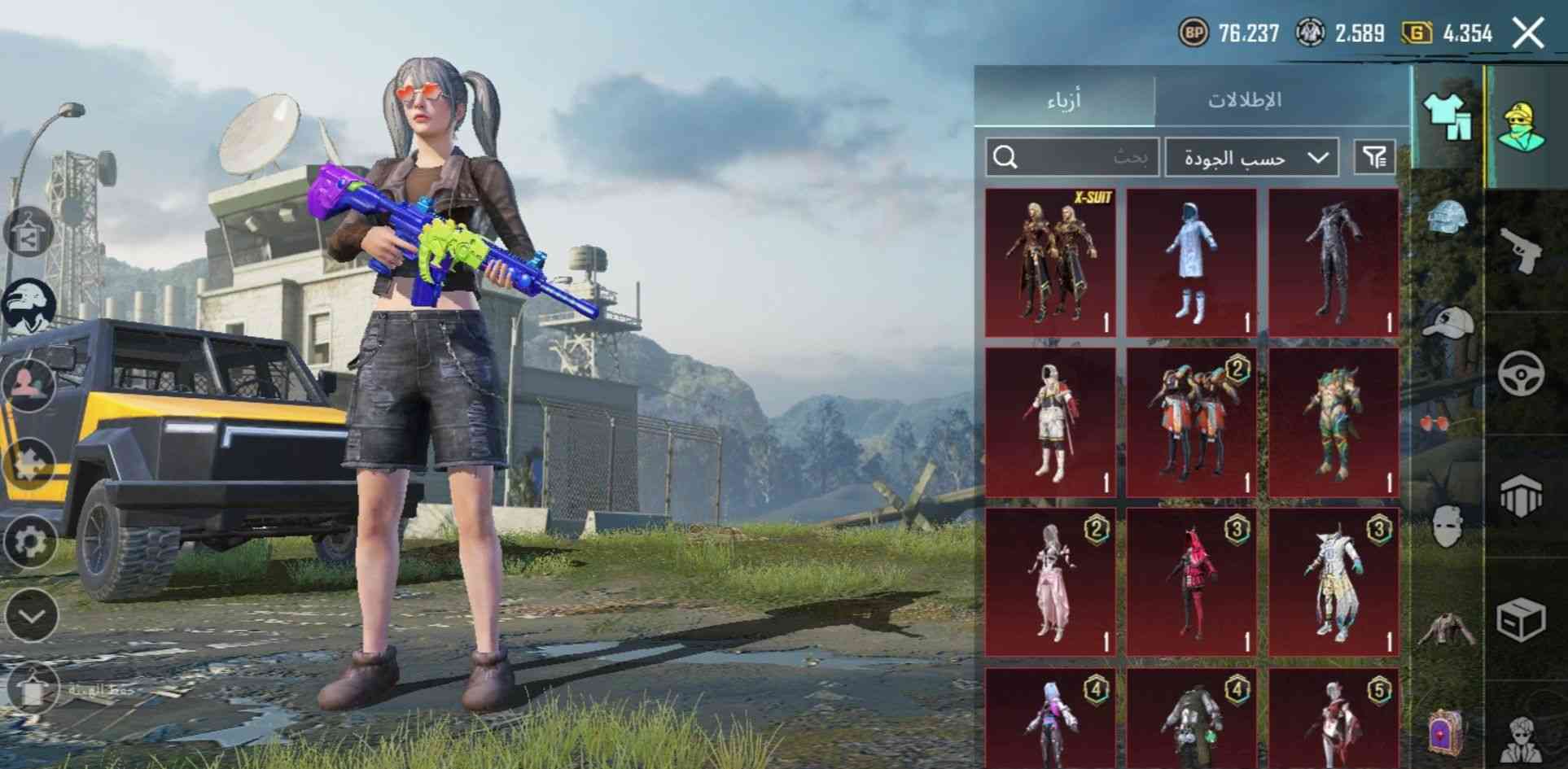Select the white hooded raincoat outfit

[x=1192, y=263]
